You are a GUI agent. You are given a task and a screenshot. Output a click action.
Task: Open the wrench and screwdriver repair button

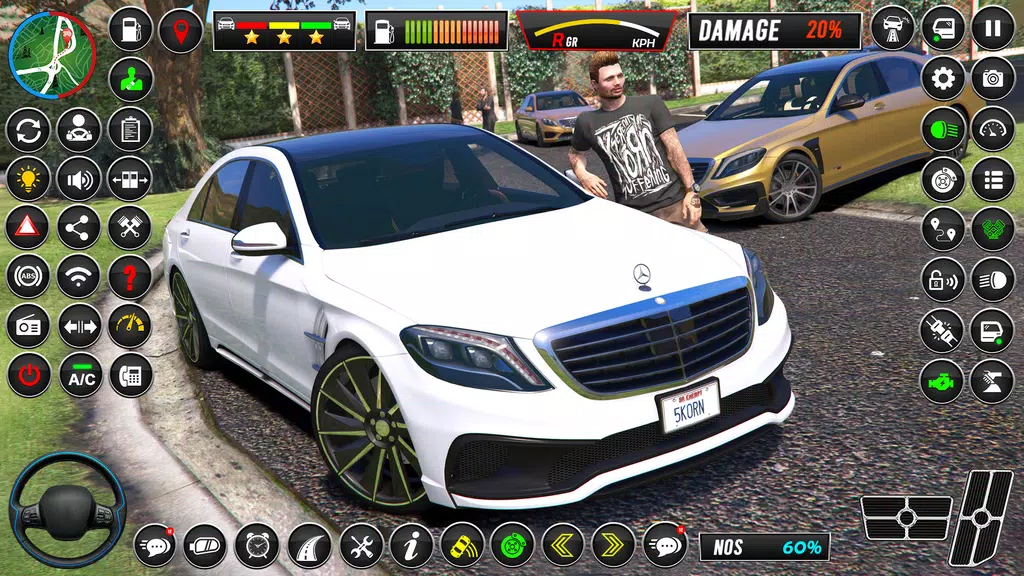(x=360, y=545)
